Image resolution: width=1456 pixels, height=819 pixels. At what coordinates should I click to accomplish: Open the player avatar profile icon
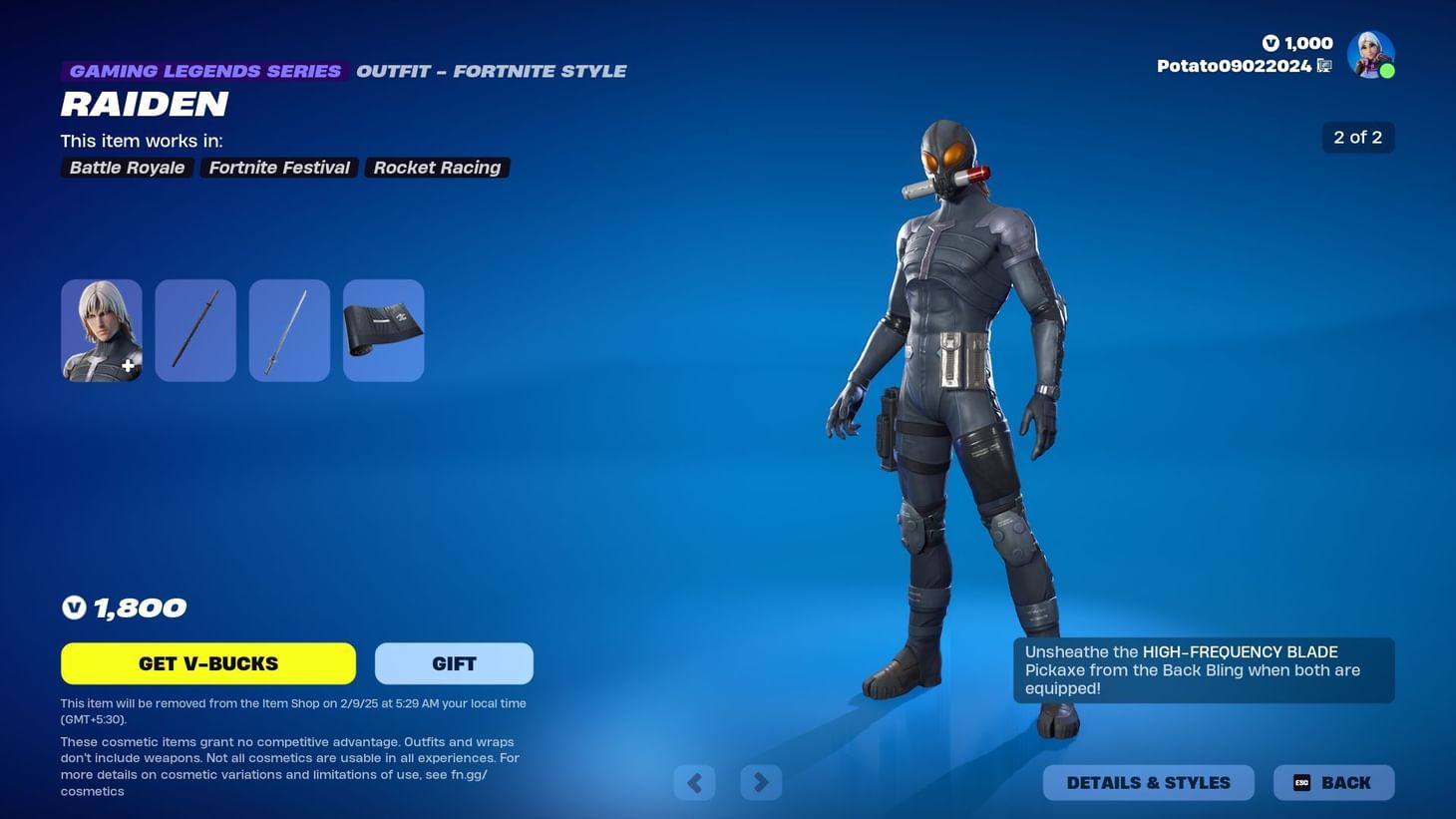pyautogui.click(x=1370, y=54)
